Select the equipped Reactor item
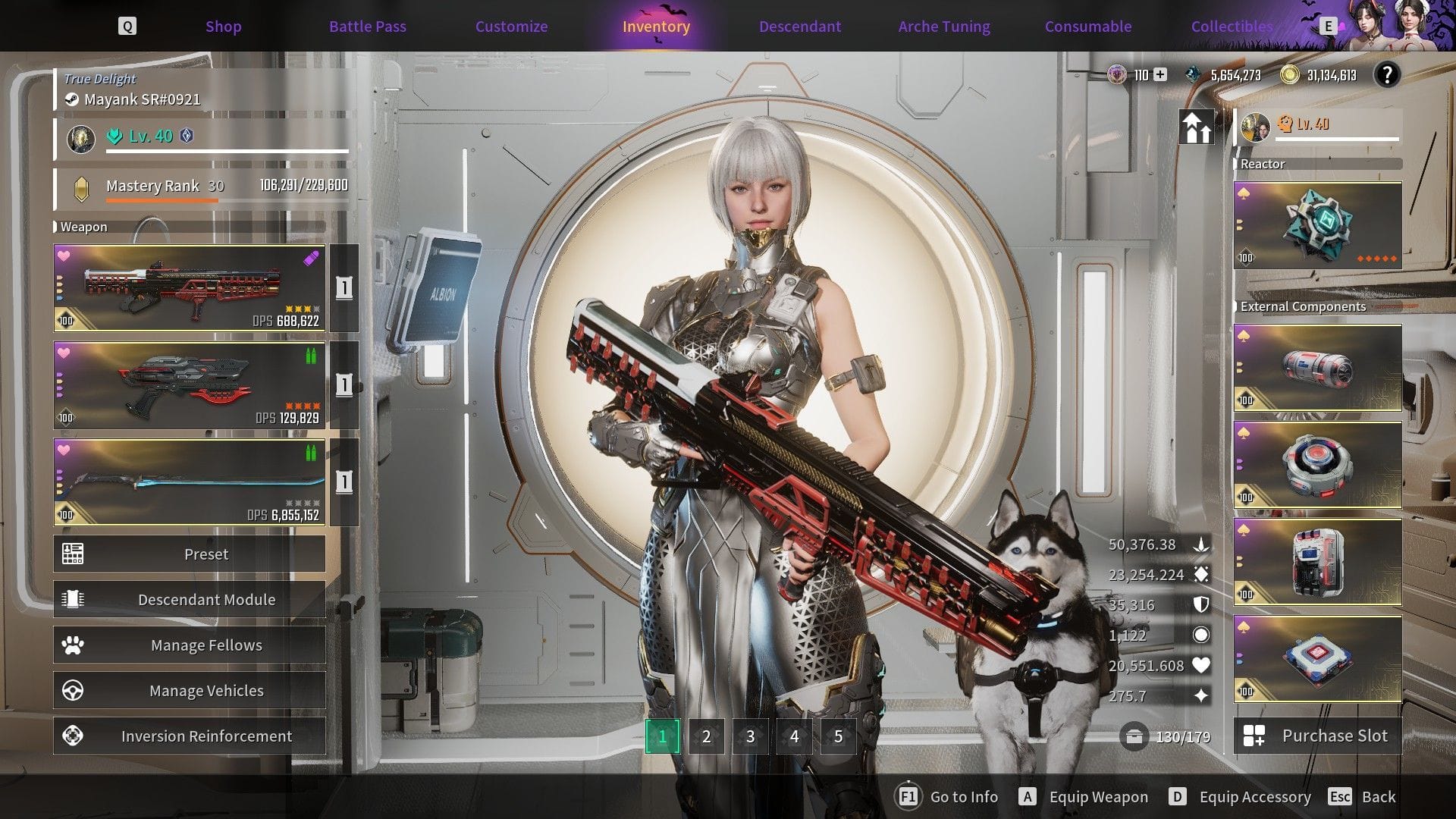Viewport: 1456px width, 819px height. pyautogui.click(x=1317, y=225)
